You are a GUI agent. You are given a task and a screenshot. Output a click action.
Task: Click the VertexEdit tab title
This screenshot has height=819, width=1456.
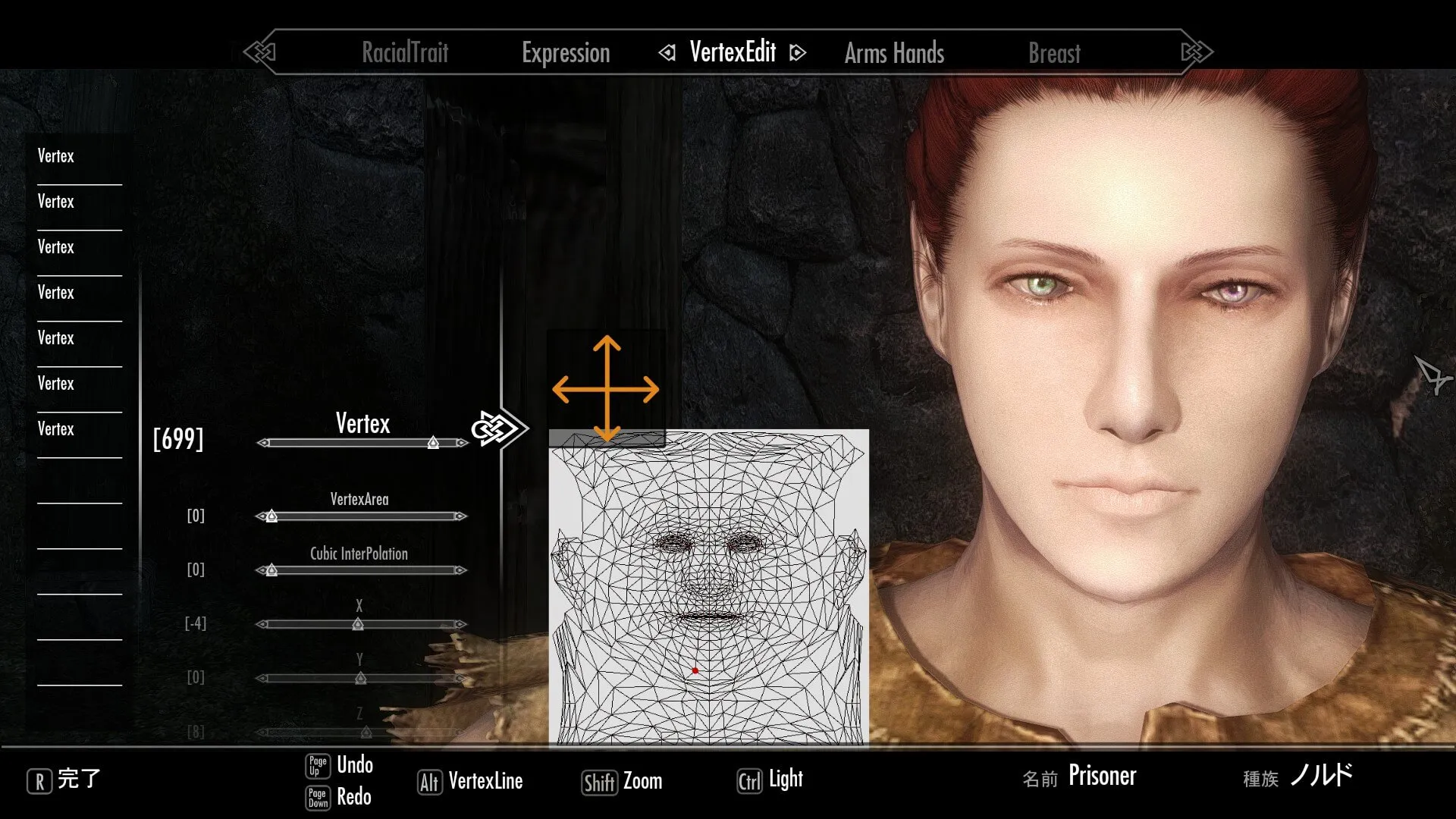[x=733, y=52]
